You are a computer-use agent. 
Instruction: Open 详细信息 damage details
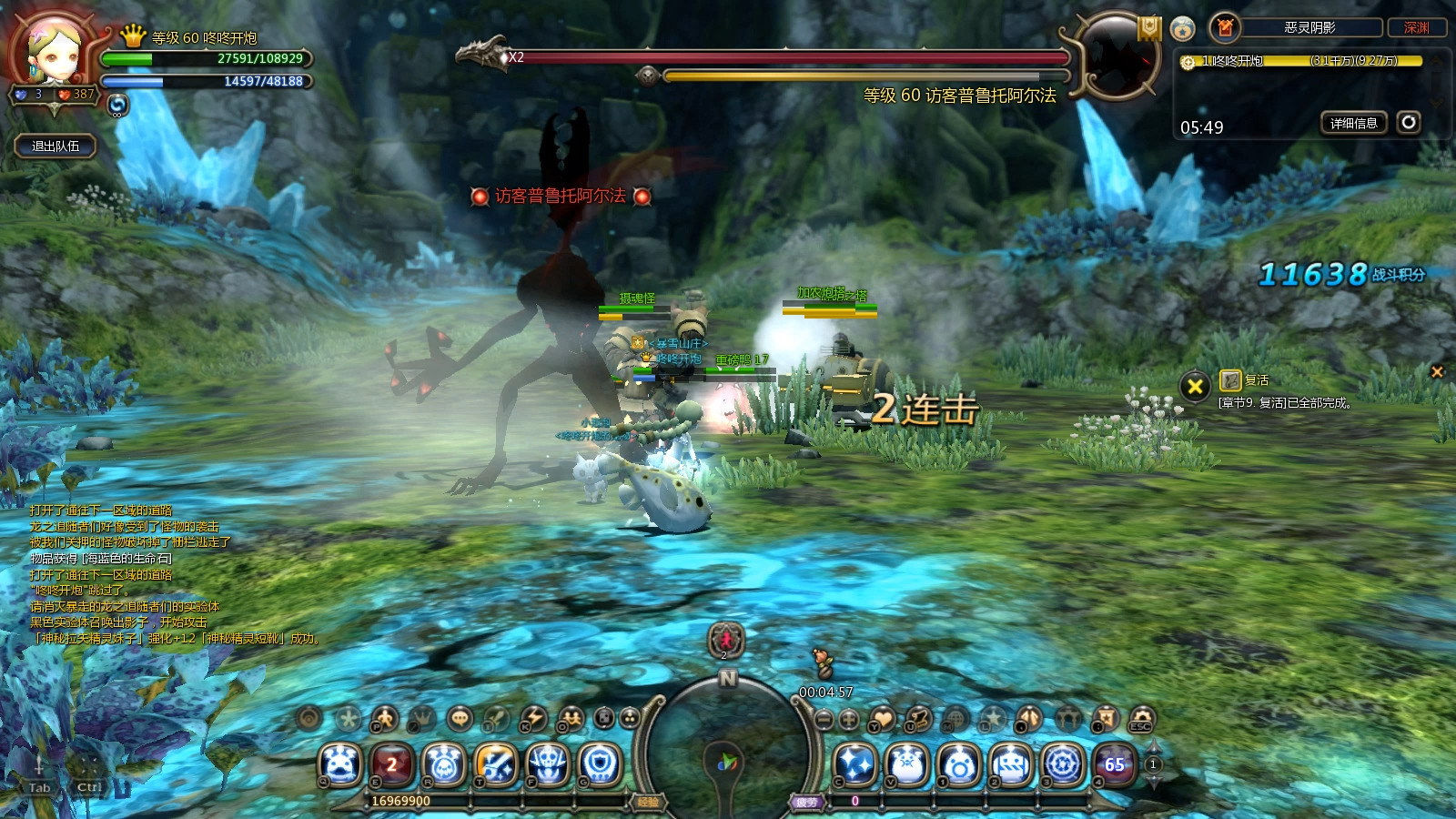pyautogui.click(x=1353, y=123)
